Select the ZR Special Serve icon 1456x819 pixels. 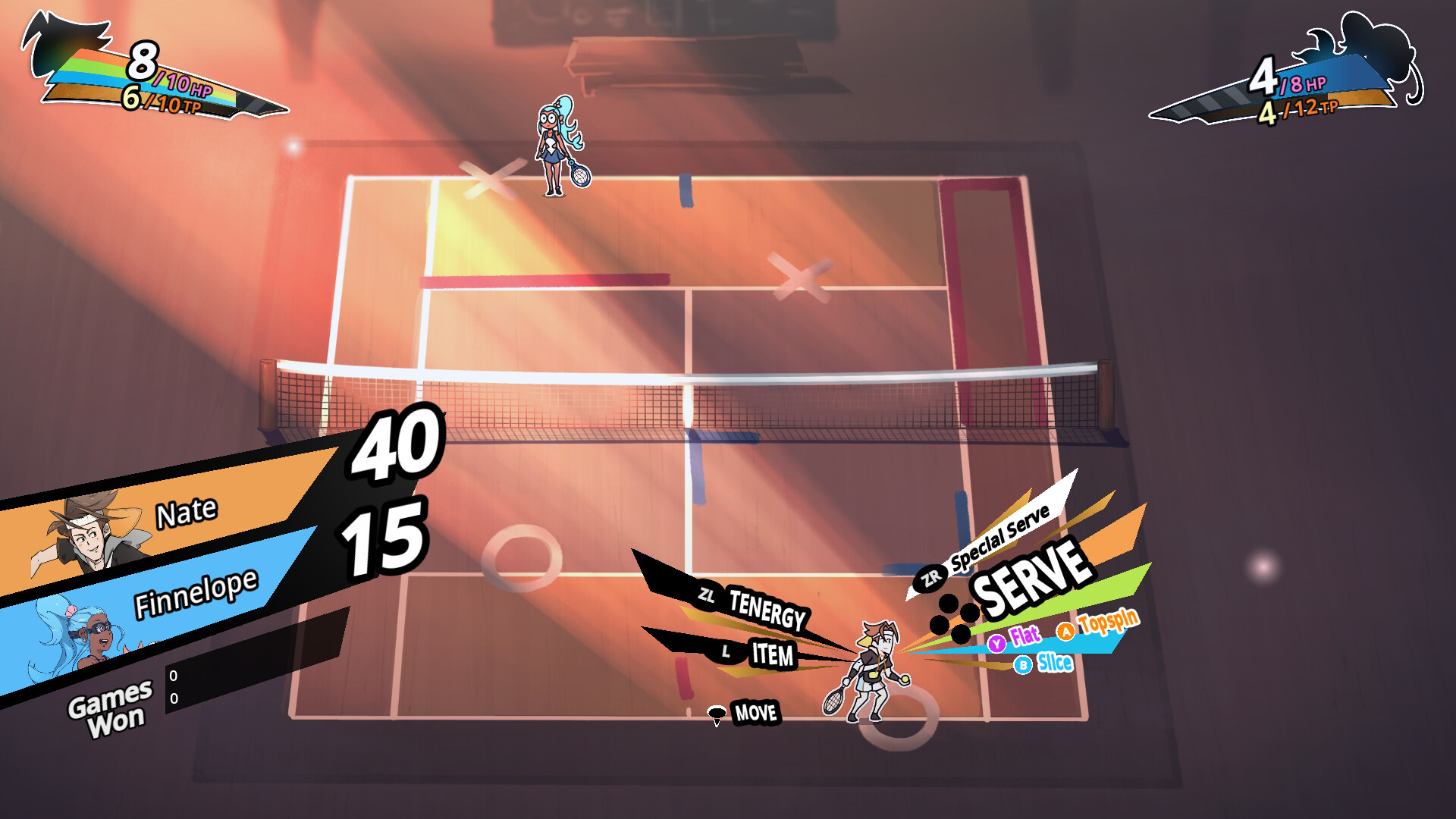(x=929, y=577)
